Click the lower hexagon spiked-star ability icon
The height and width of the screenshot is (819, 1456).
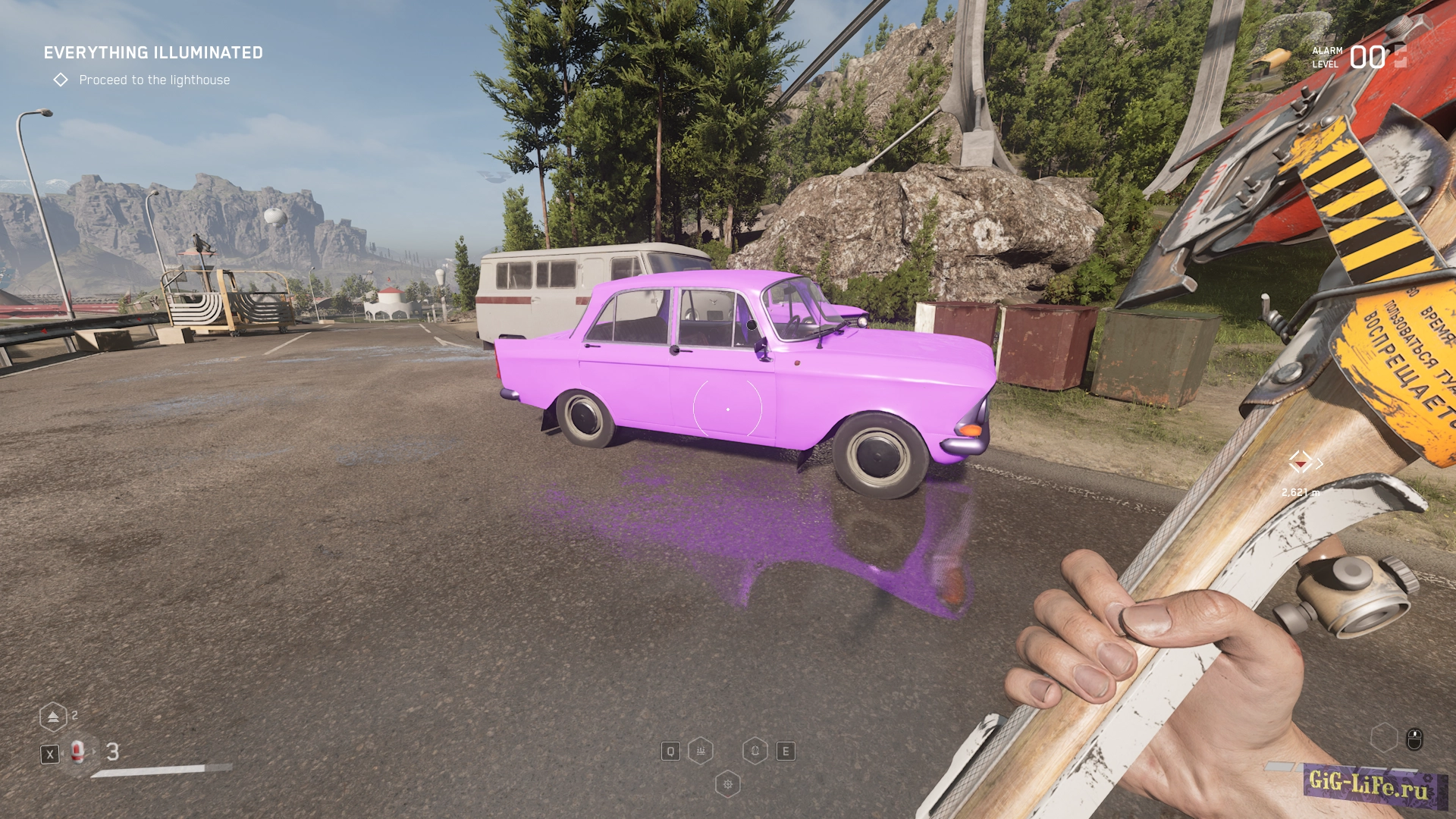click(728, 784)
